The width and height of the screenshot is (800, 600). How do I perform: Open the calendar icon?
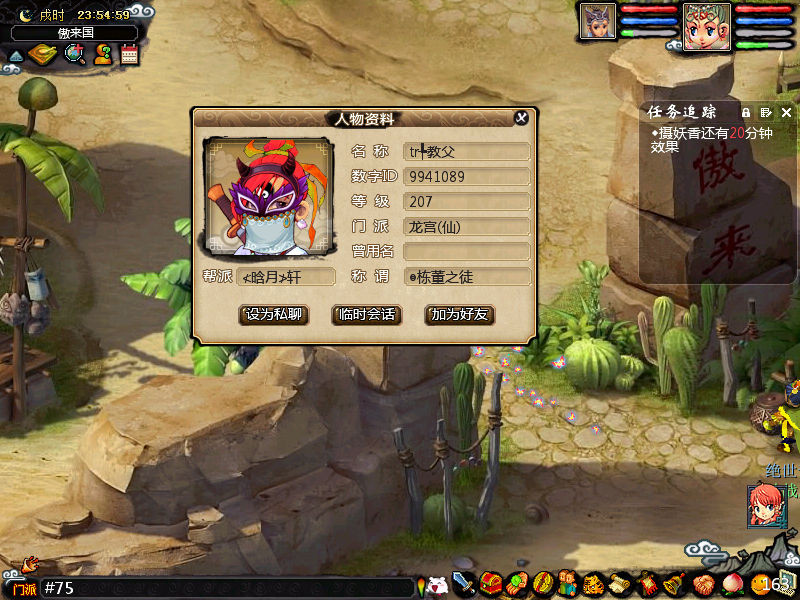point(129,54)
